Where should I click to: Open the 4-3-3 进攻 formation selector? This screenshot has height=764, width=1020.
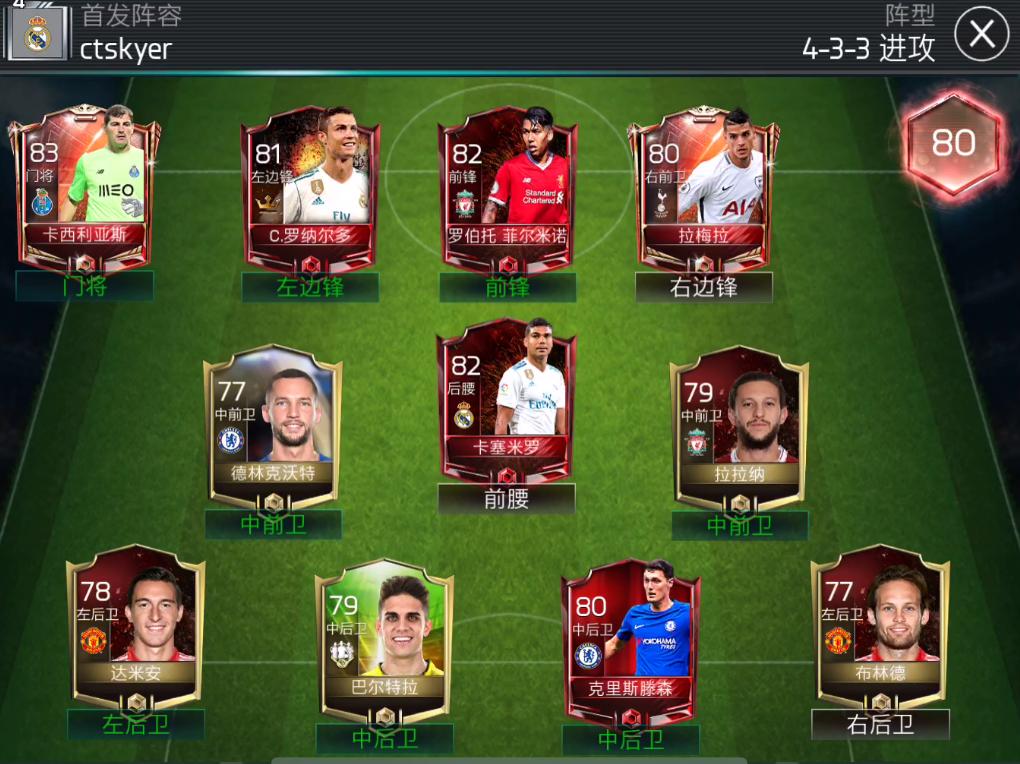click(868, 46)
